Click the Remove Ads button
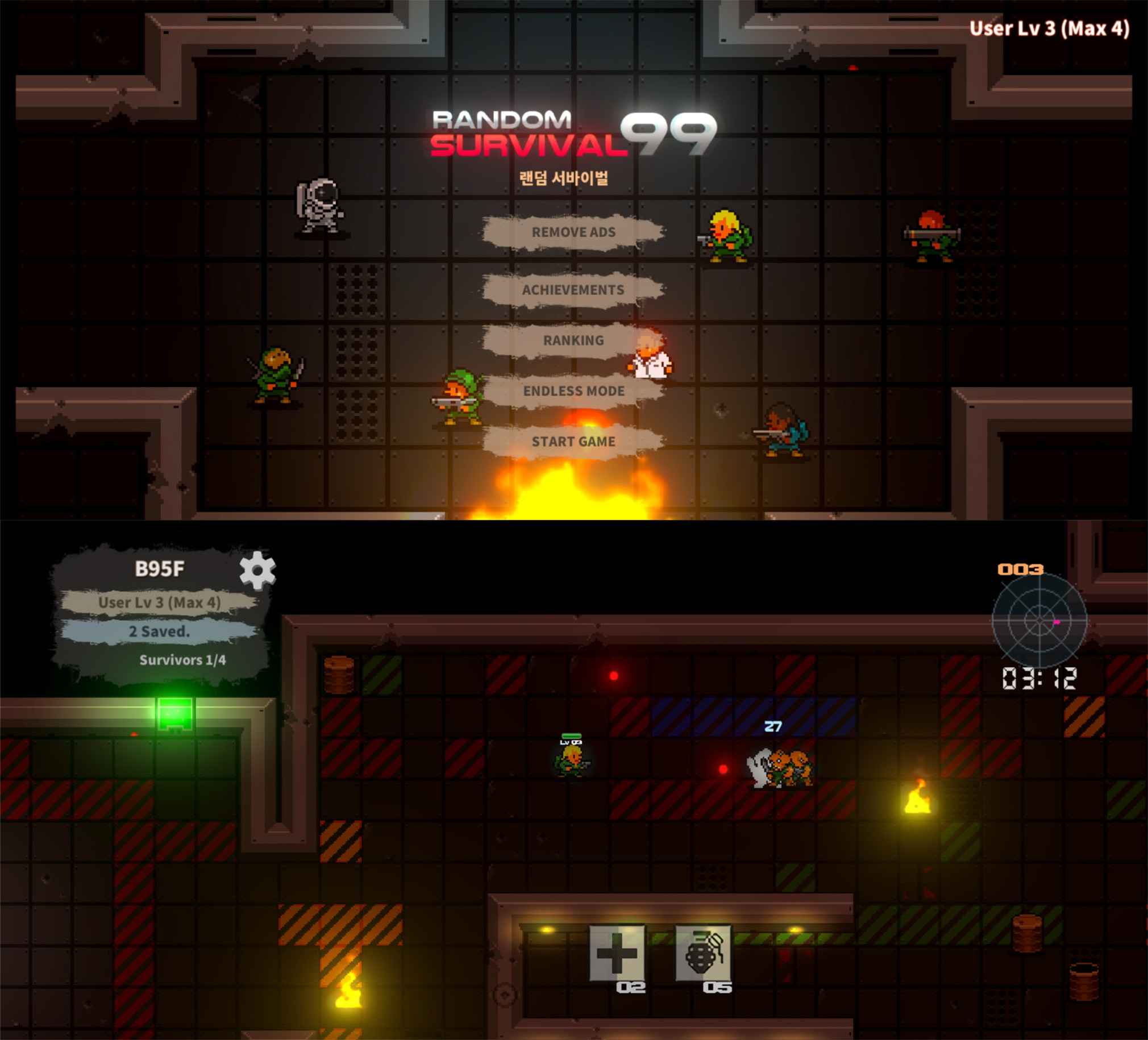Screen dimensions: 1148x1040 point(573,232)
